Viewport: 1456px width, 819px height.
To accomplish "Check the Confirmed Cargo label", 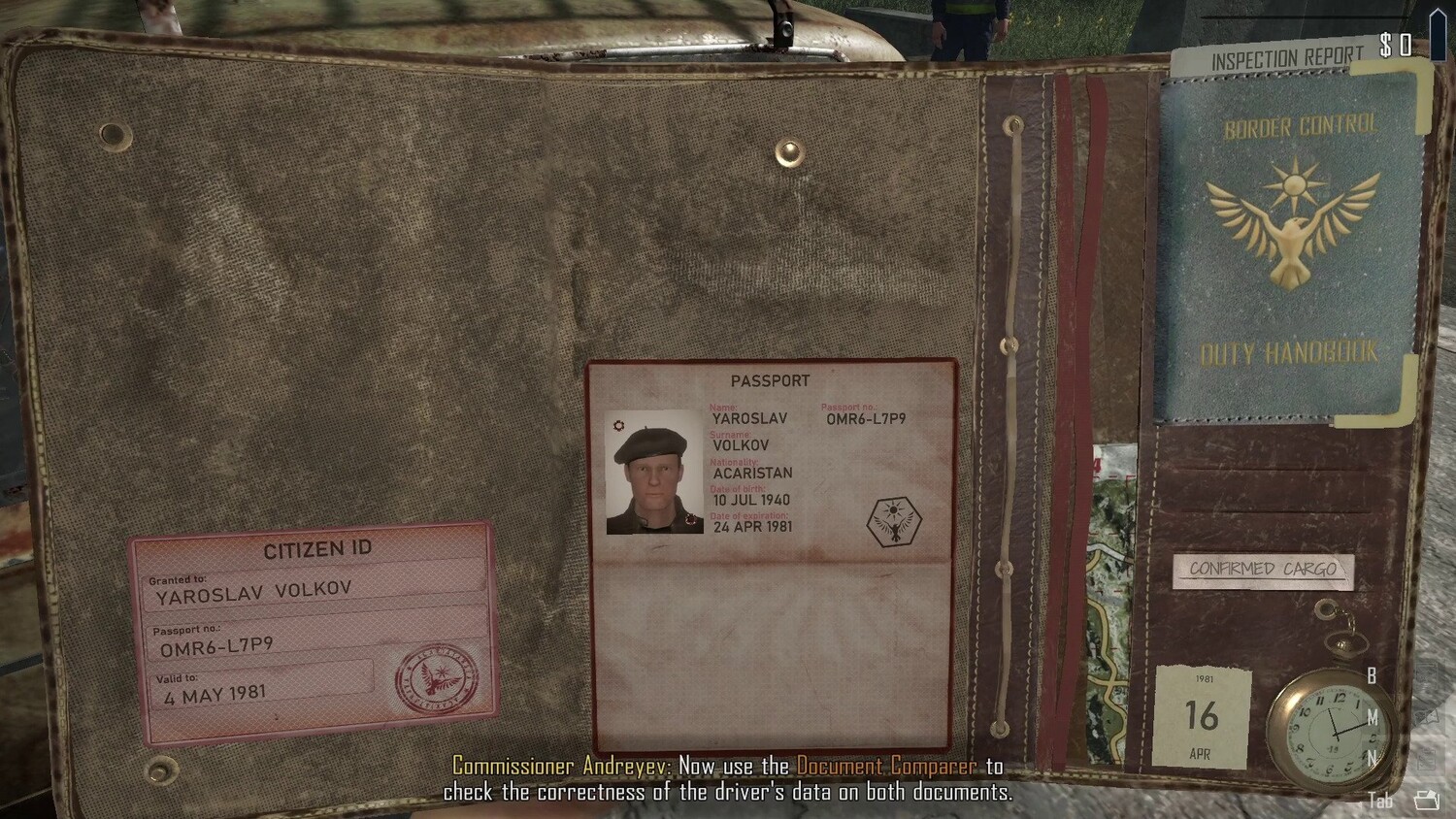I will point(1263,570).
